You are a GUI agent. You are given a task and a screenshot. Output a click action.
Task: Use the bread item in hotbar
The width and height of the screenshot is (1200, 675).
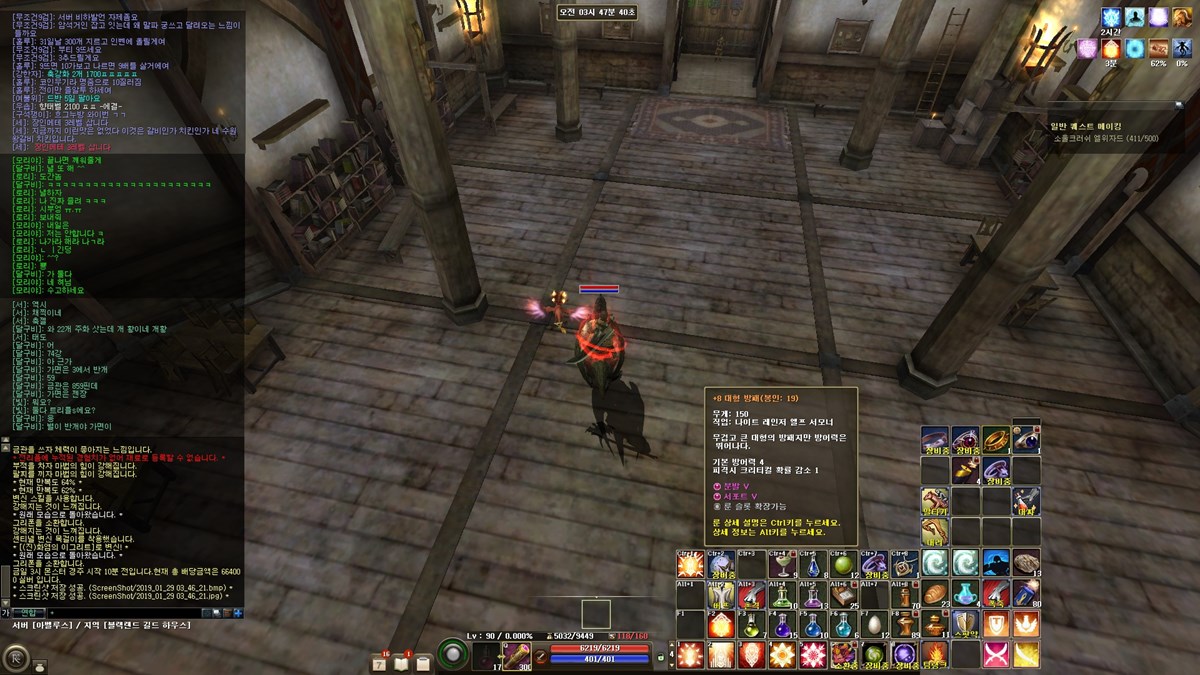click(x=935, y=594)
